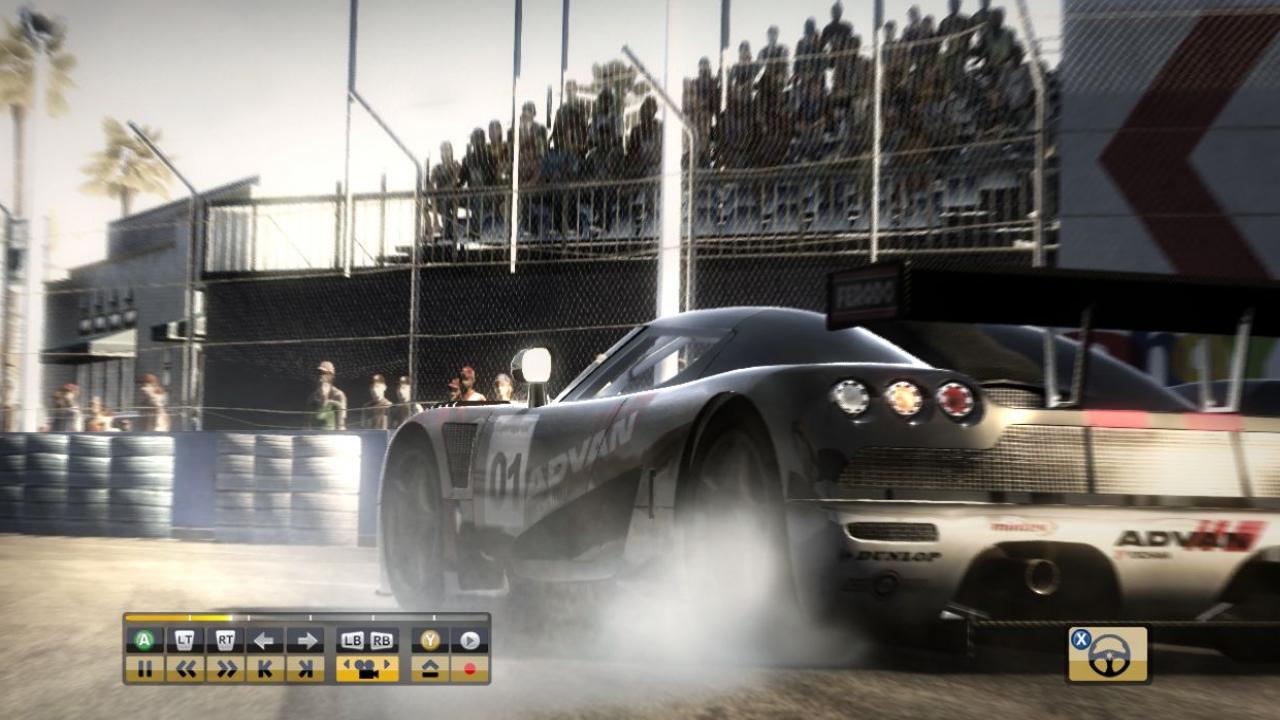This screenshot has width=1280, height=720.
Task: Click the yellow Y button prompt
Action: [429, 640]
